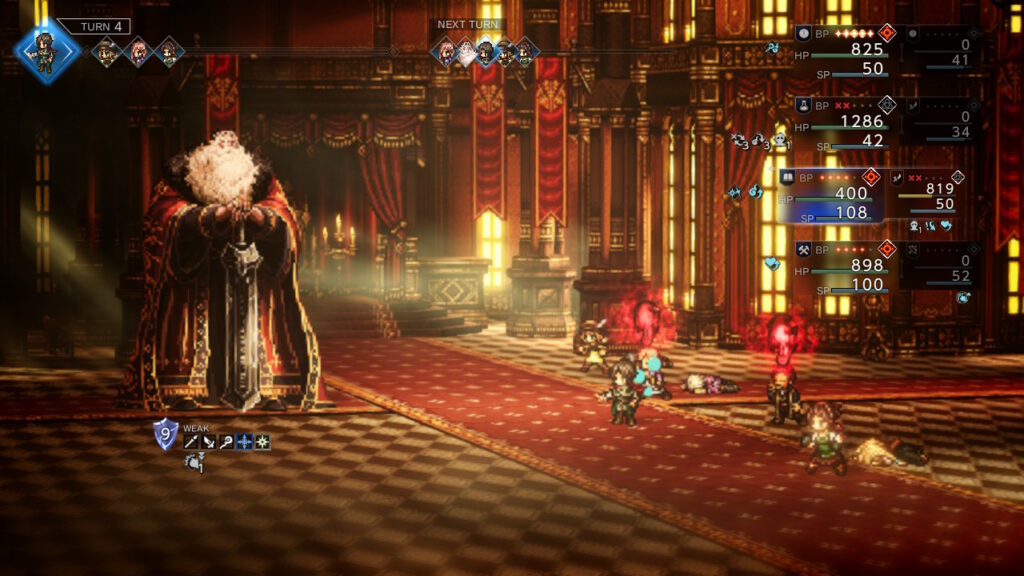
Task: Click the white-bearded boss portrait under Next Turn
Action: [x=465, y=52]
